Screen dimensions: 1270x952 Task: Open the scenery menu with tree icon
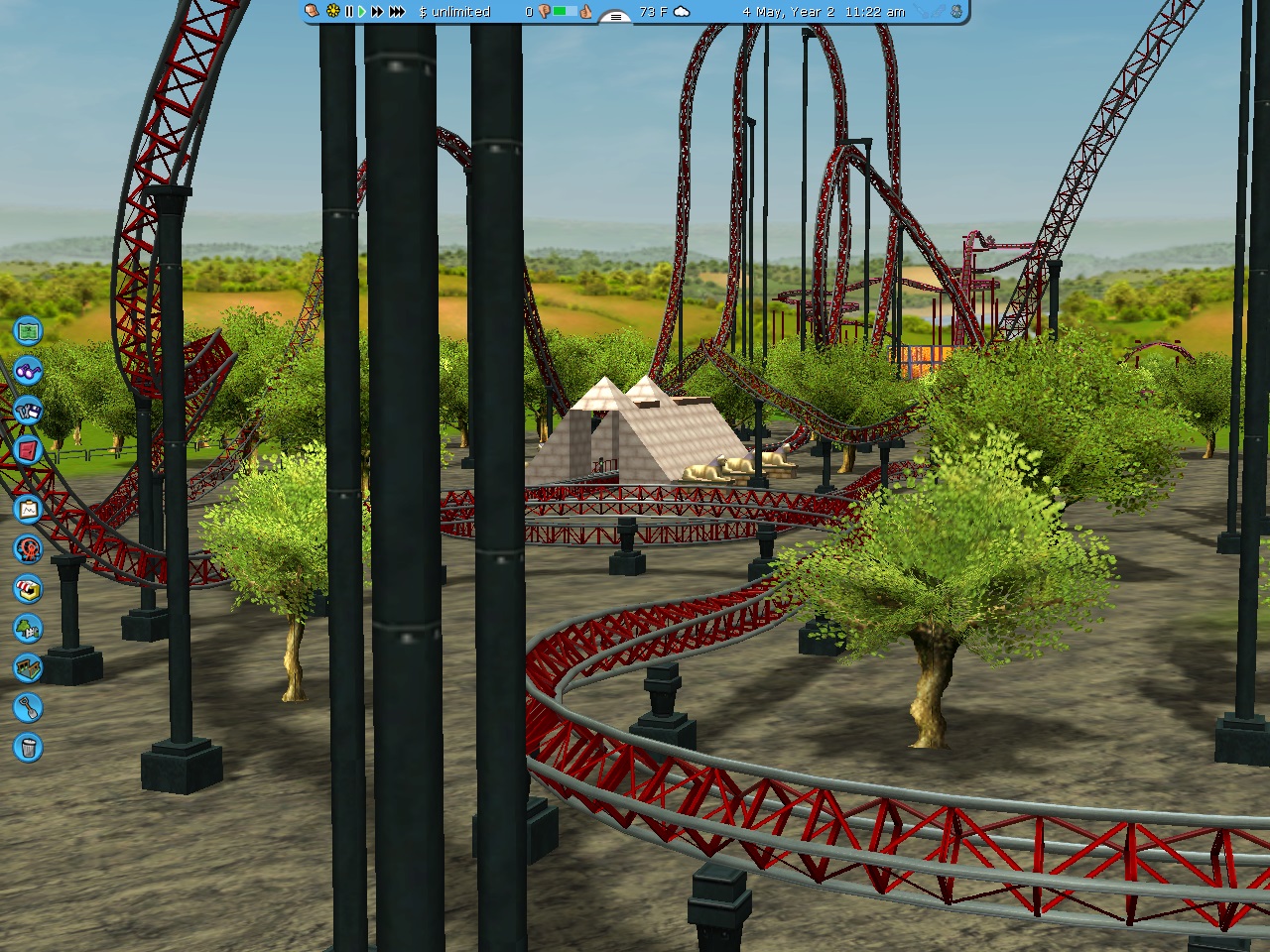(28, 628)
